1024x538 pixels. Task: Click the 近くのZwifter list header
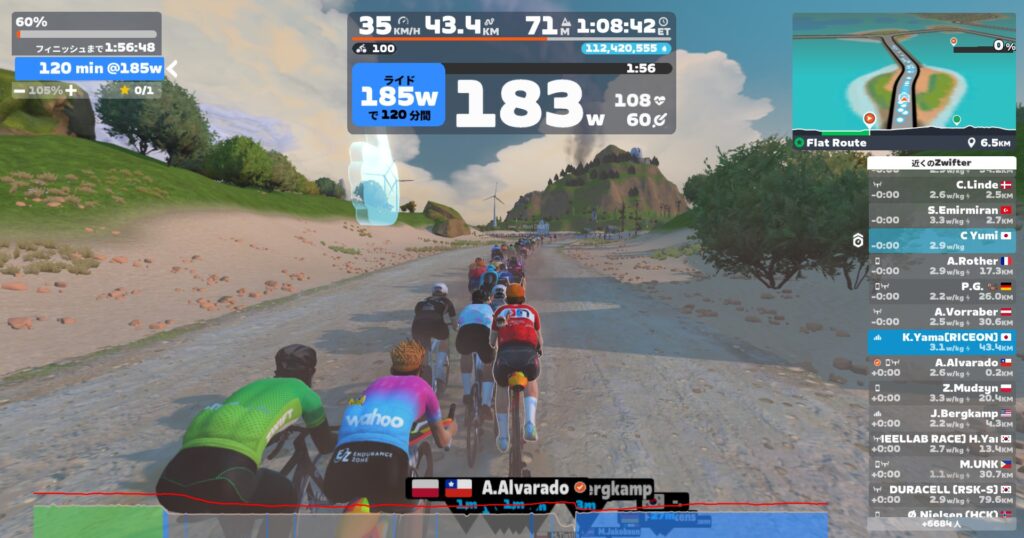tap(941, 162)
